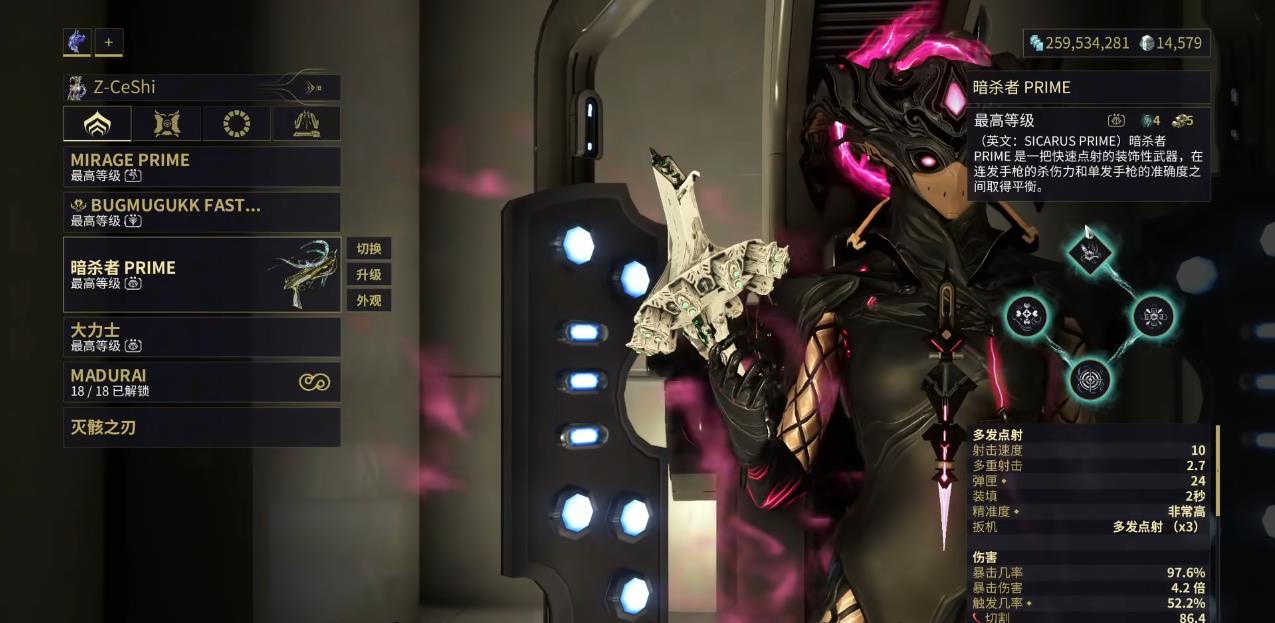Open the 升级 upgrade button
This screenshot has width=1275, height=623.
coord(368,275)
